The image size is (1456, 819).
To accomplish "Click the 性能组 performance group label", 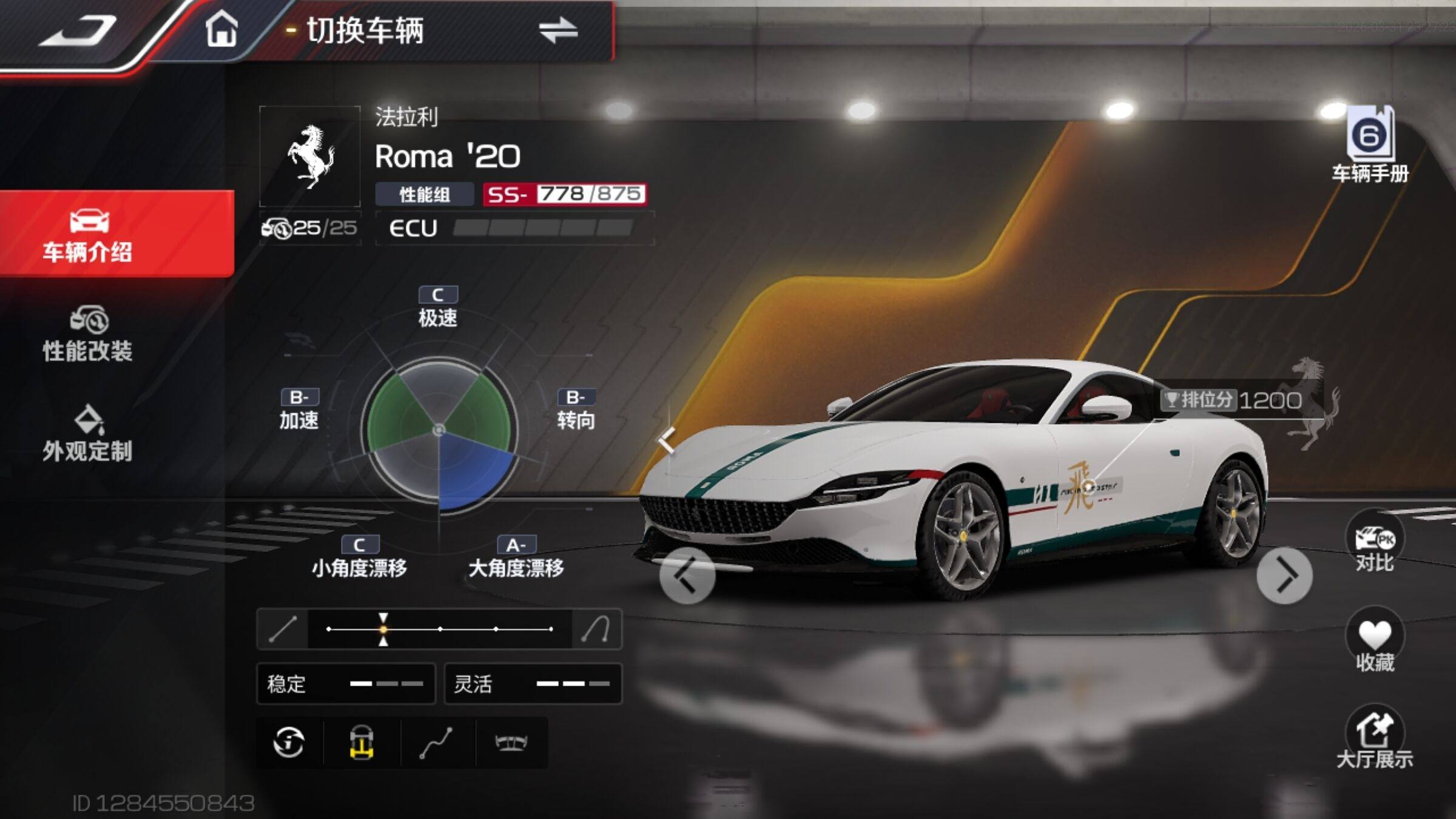I will pyautogui.click(x=425, y=195).
